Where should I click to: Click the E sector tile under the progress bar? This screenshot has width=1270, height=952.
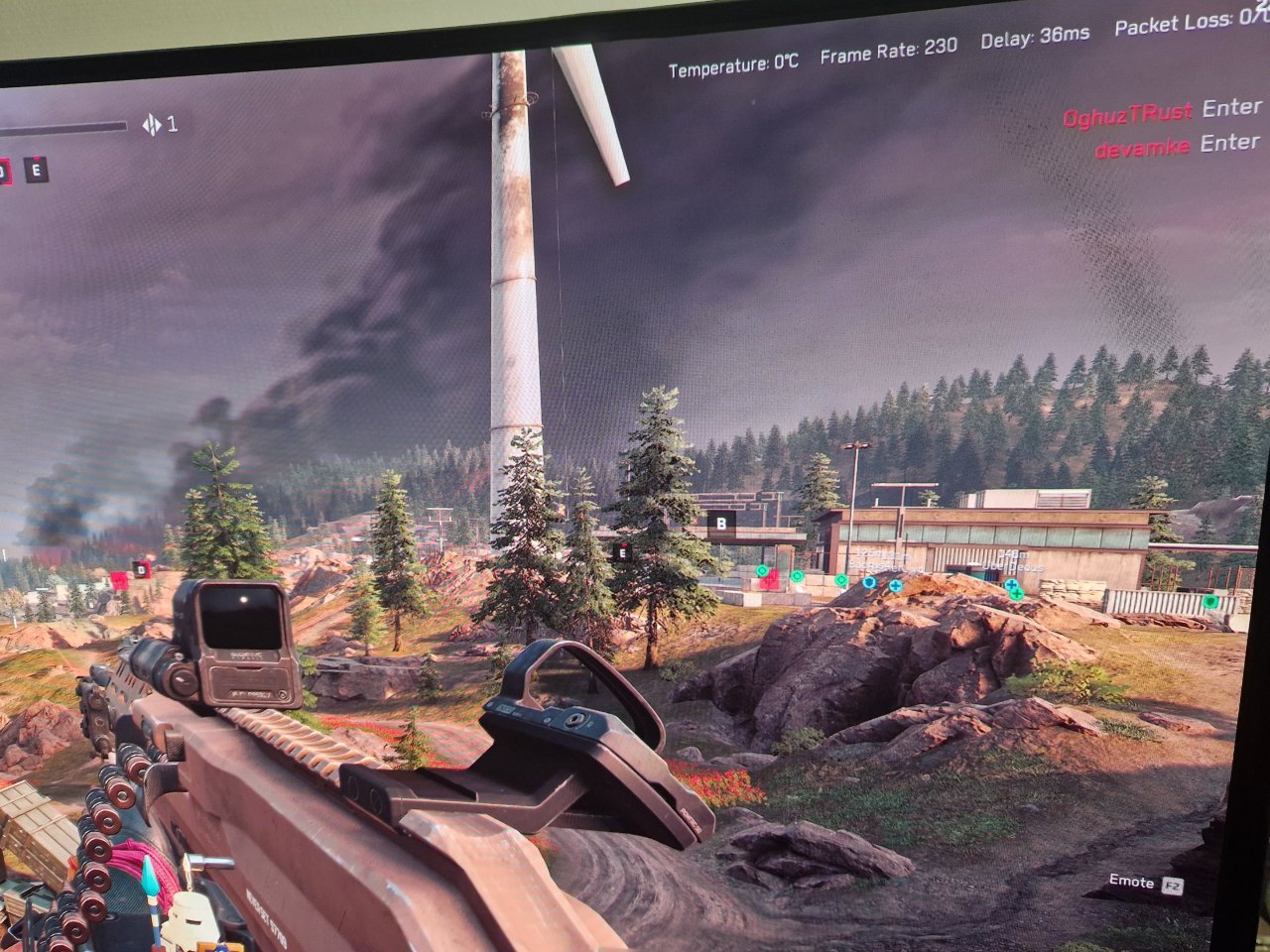(38, 170)
